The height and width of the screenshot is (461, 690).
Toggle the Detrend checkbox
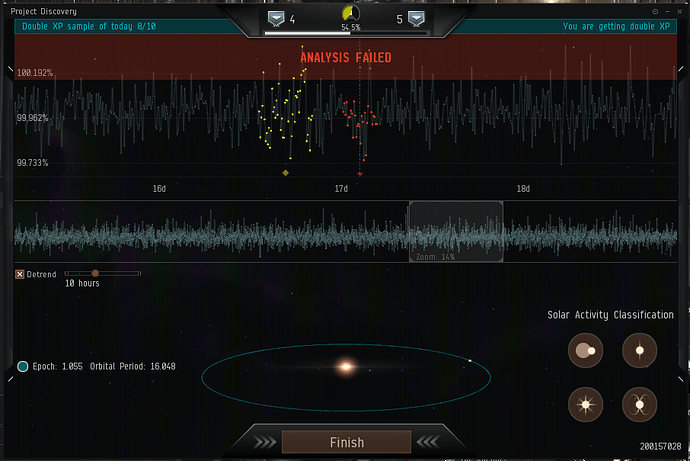(x=20, y=274)
